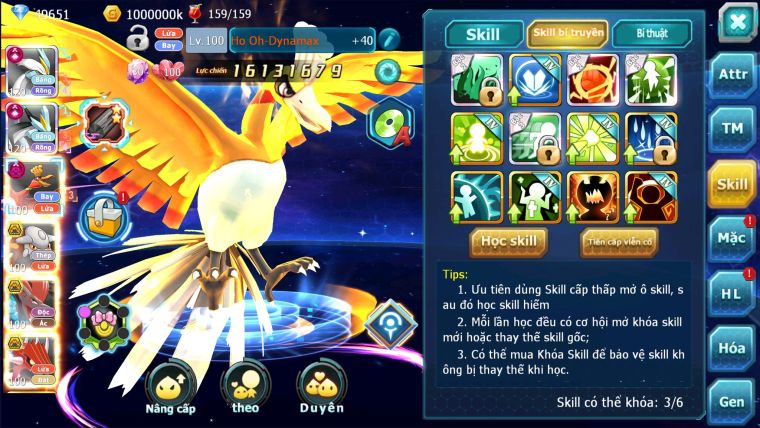Open the Mặc side tab
The image size is (760, 428).
pos(732,238)
